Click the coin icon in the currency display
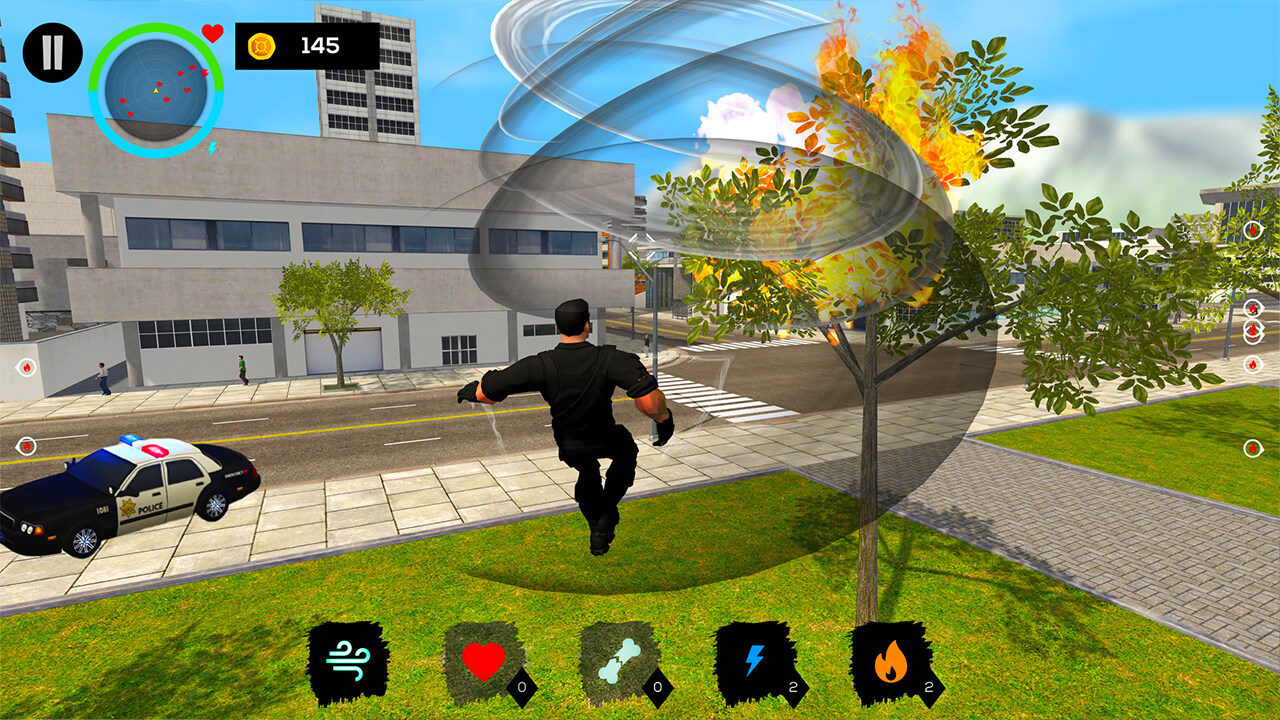The image size is (1280, 720). (x=262, y=44)
